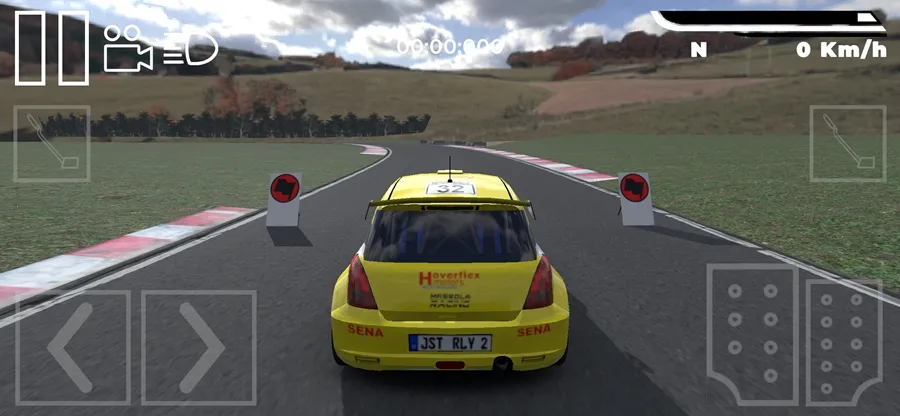
Task: Switch the camera view
Action: (127, 47)
